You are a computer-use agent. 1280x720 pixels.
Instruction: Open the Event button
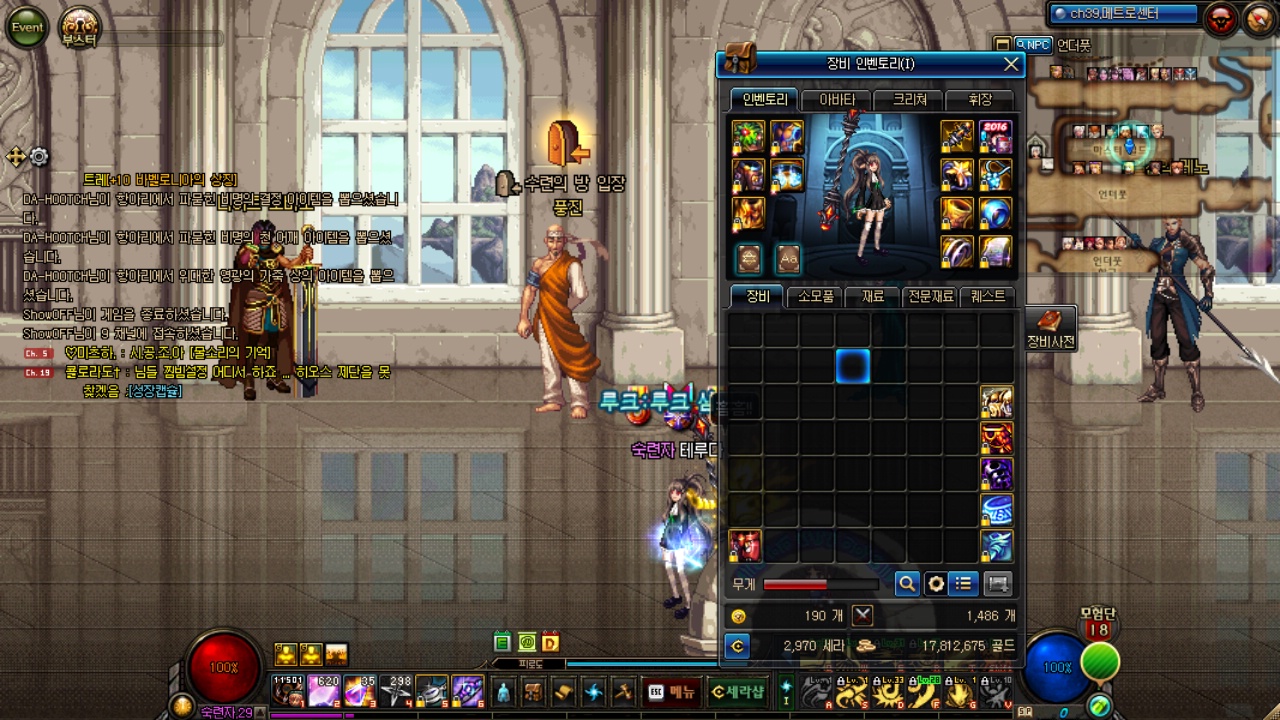coord(27,27)
